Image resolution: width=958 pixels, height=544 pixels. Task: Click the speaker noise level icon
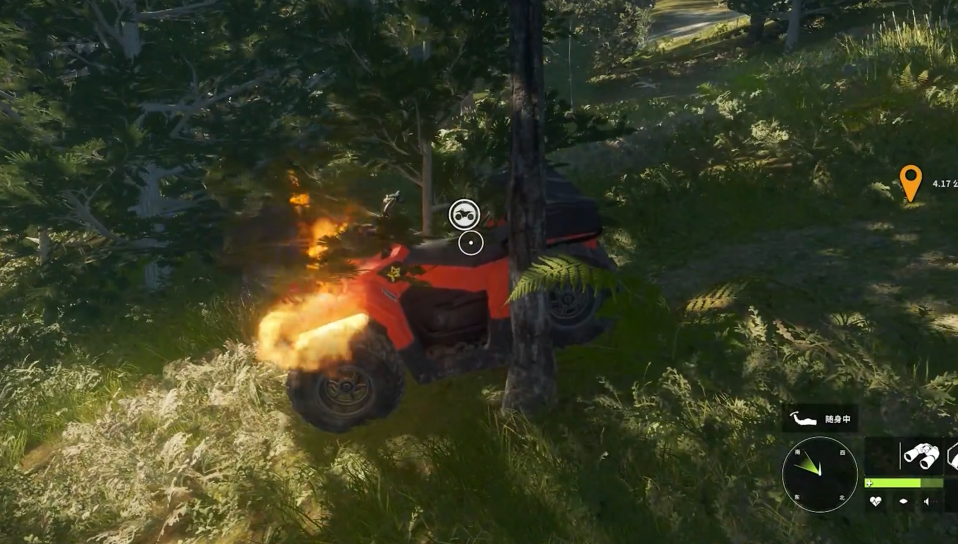point(927,501)
